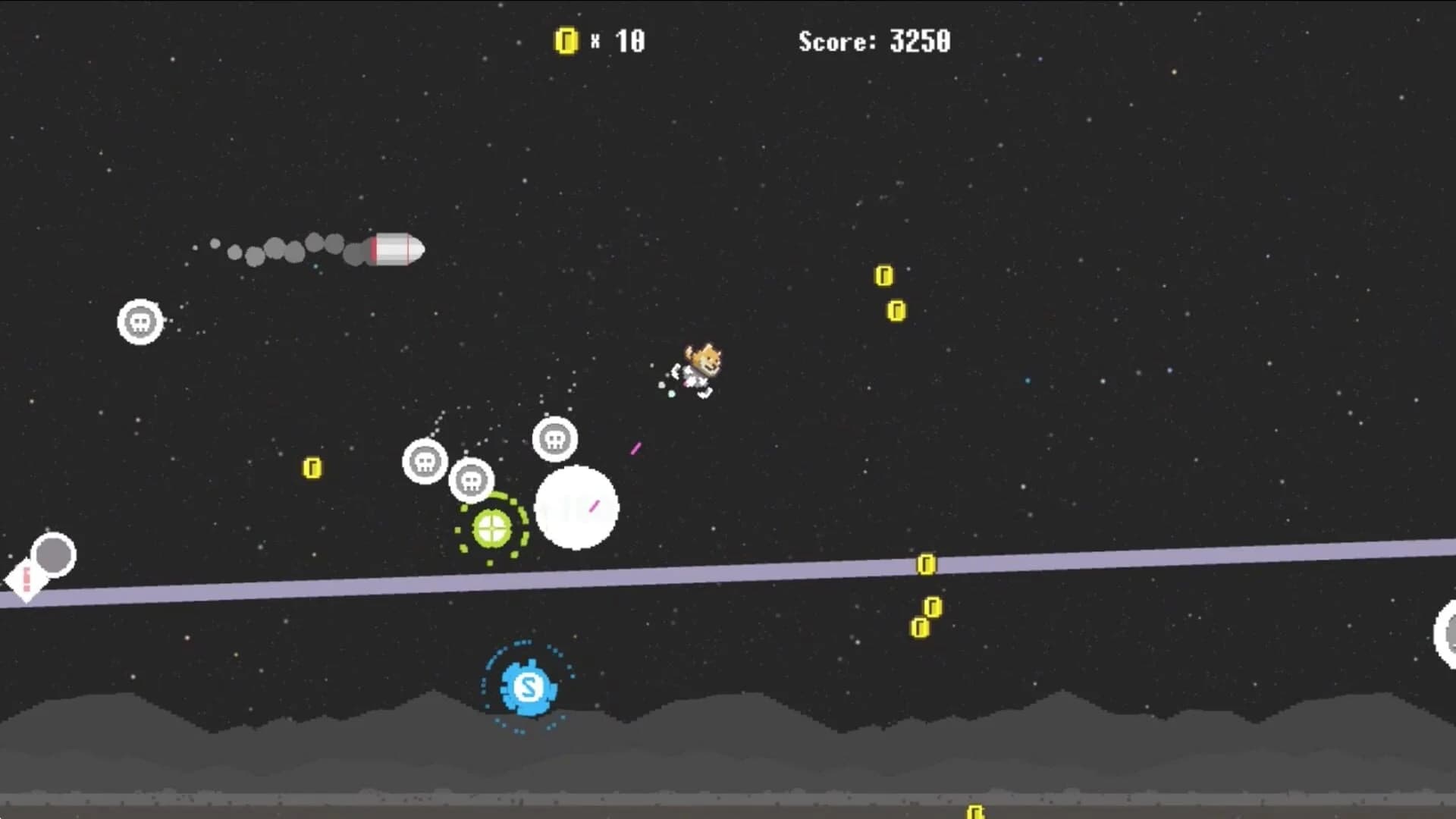Viewport: 1456px width, 819px height.
Task: Collect the lone coin left of the skulls
Action: tap(311, 466)
